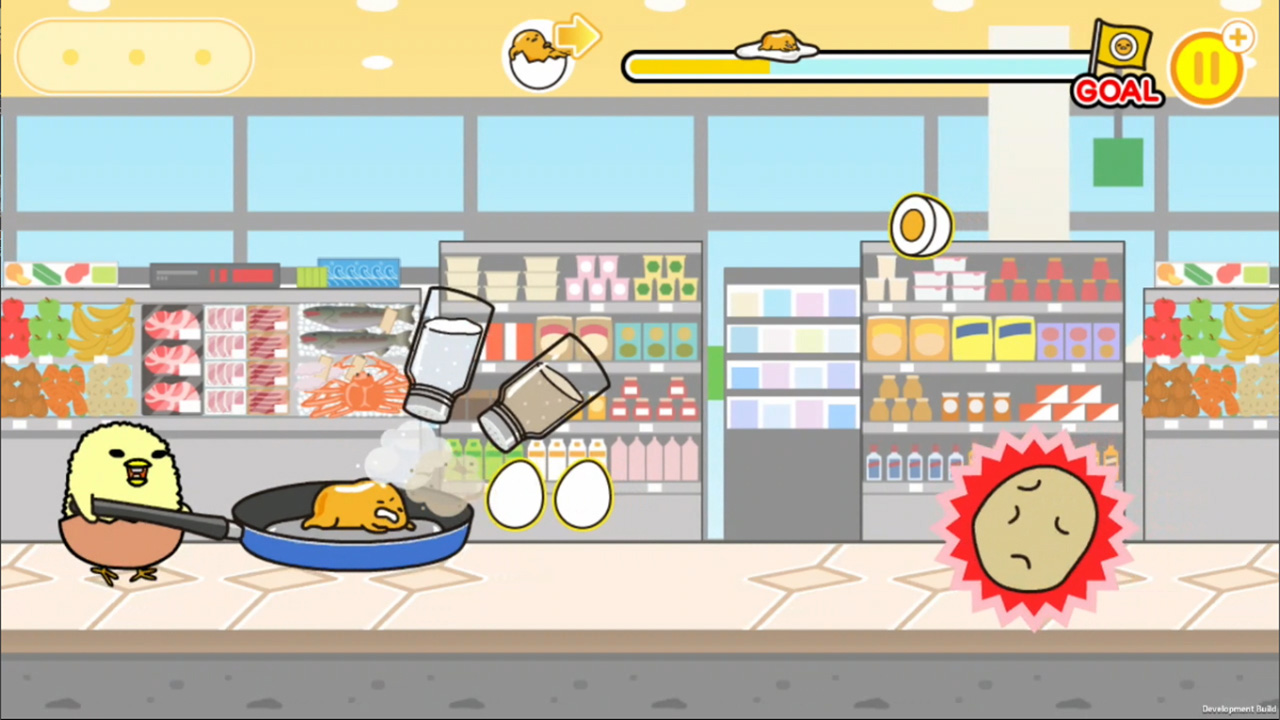
Task: Tap the right white egg on the counter
Action: pyautogui.click(x=583, y=495)
